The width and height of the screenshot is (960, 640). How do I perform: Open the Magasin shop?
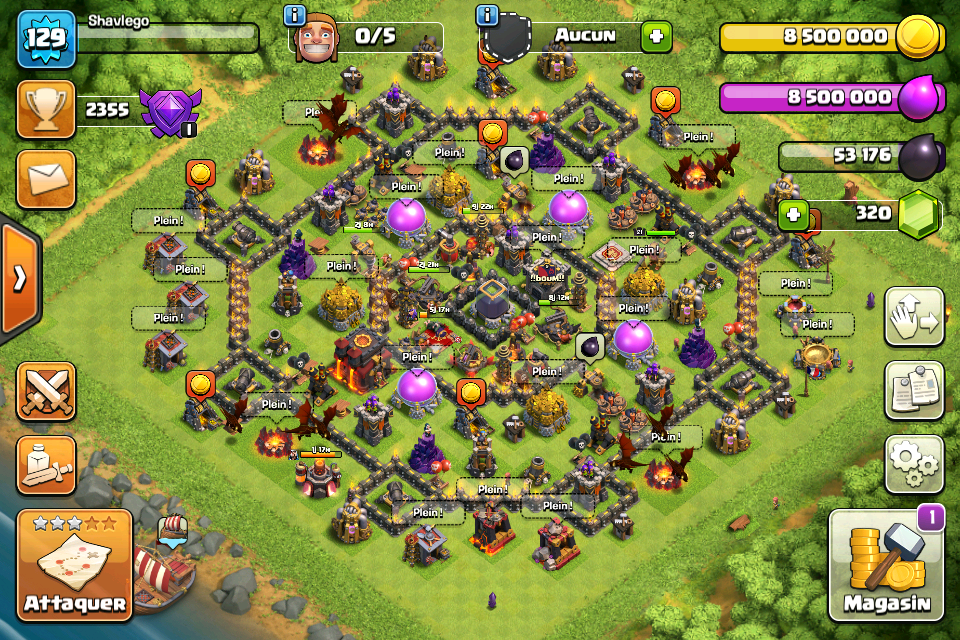click(886, 564)
